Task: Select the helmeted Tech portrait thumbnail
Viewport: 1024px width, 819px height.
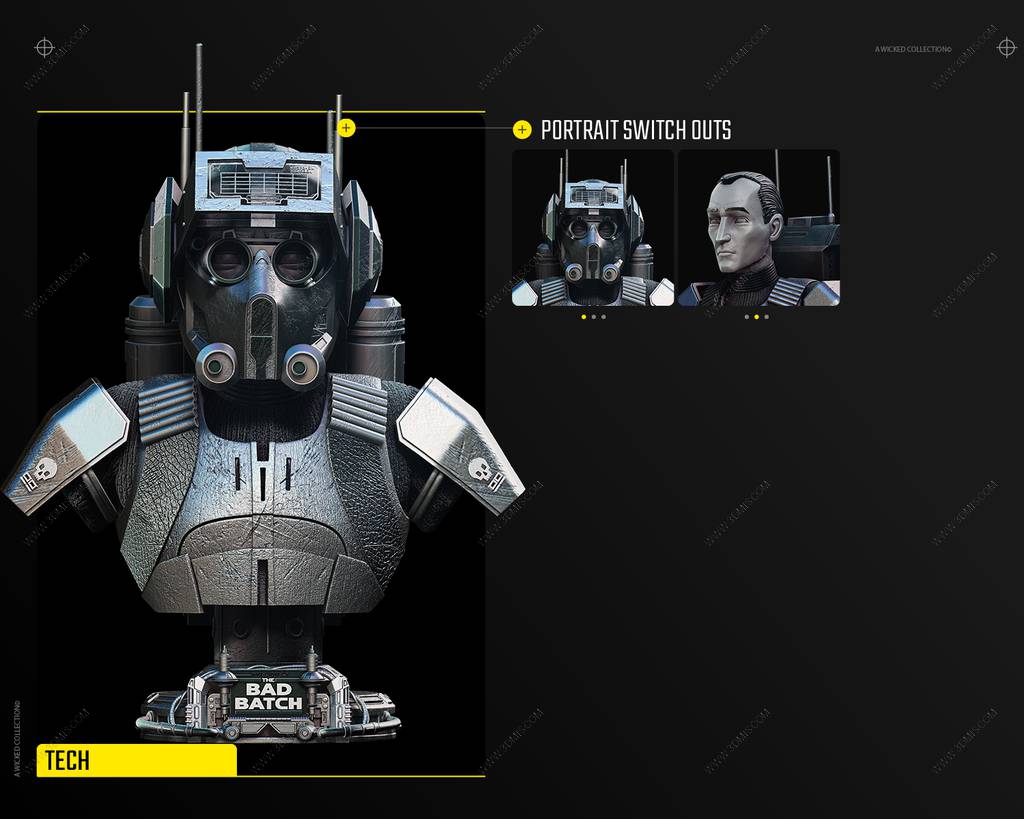Action: click(x=592, y=228)
